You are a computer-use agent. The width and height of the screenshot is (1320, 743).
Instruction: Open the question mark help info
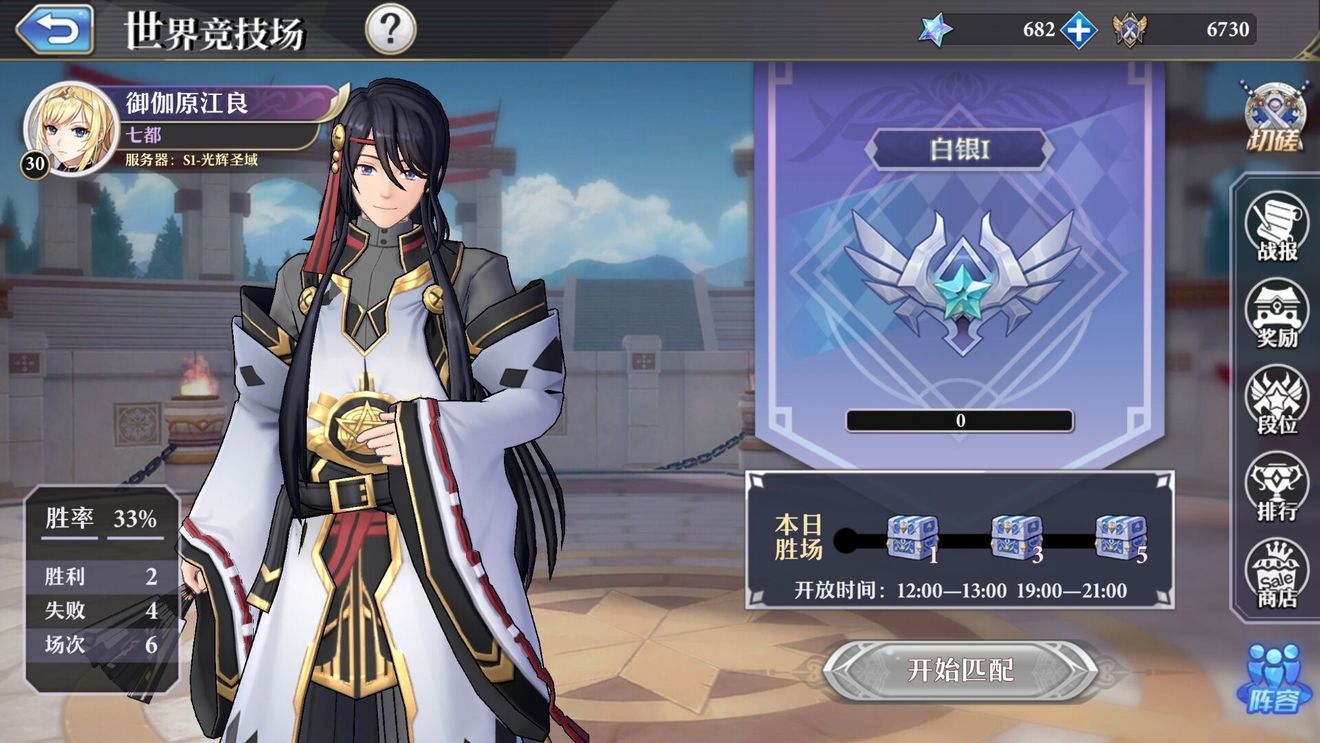[390, 30]
